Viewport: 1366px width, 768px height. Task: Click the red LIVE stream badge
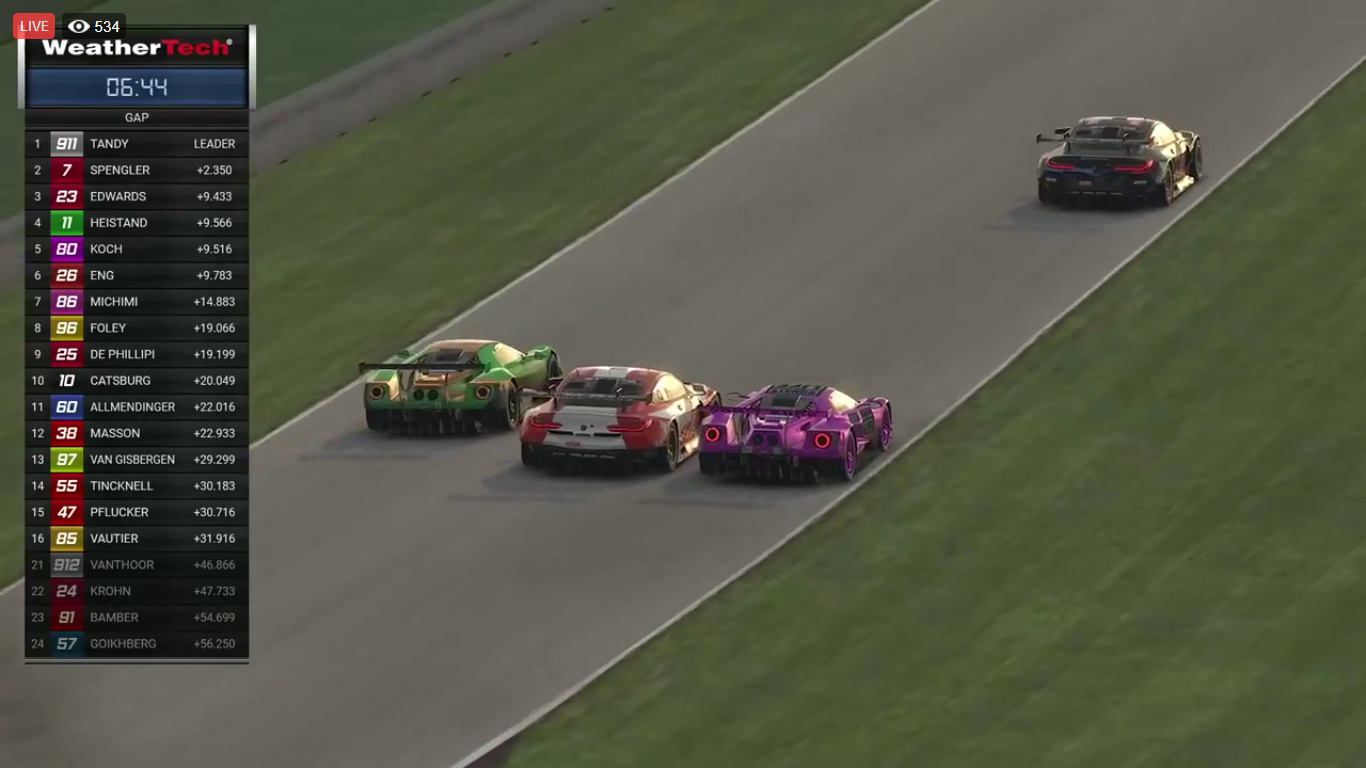pyautogui.click(x=34, y=26)
